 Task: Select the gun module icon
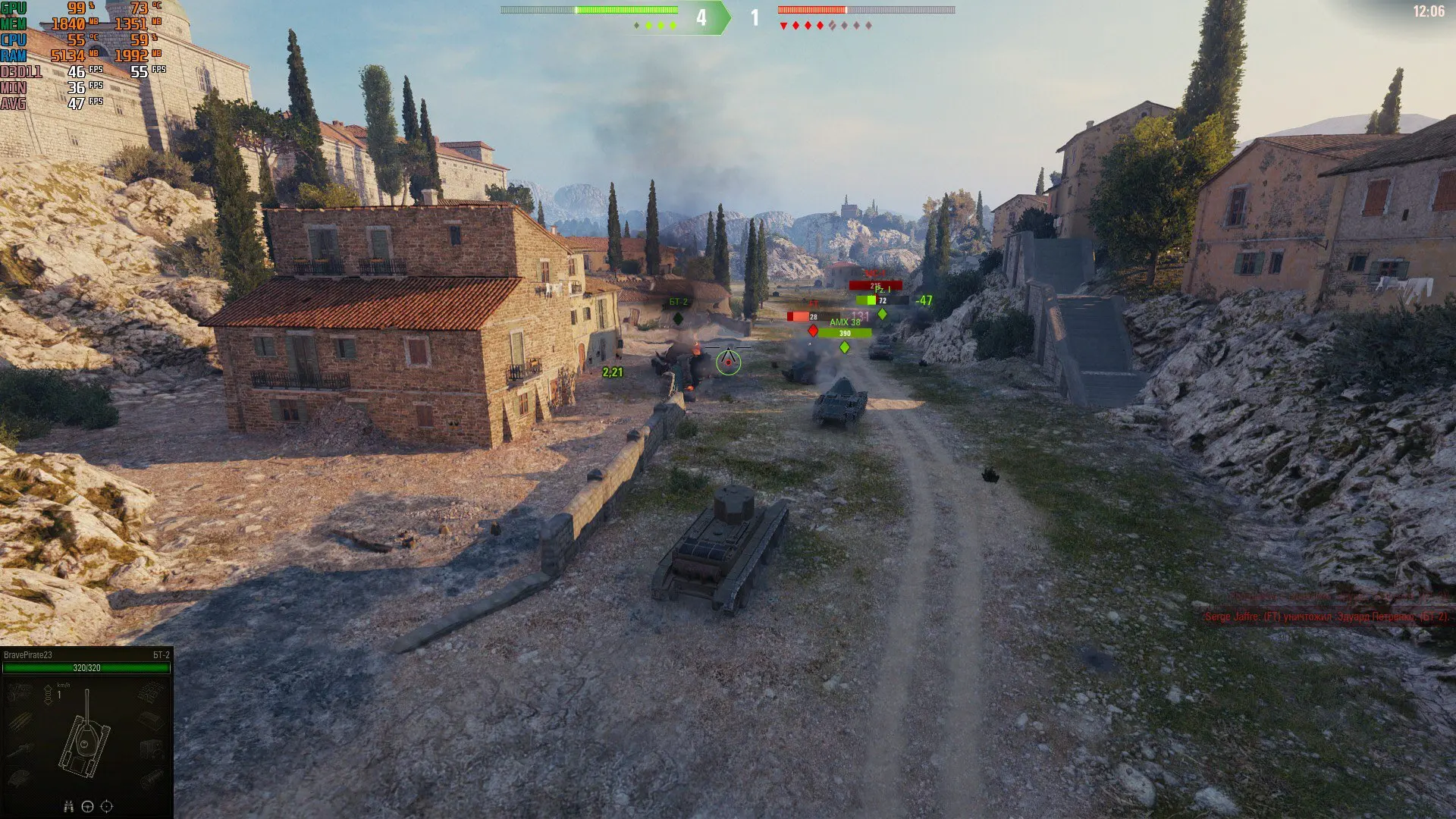(x=20, y=749)
